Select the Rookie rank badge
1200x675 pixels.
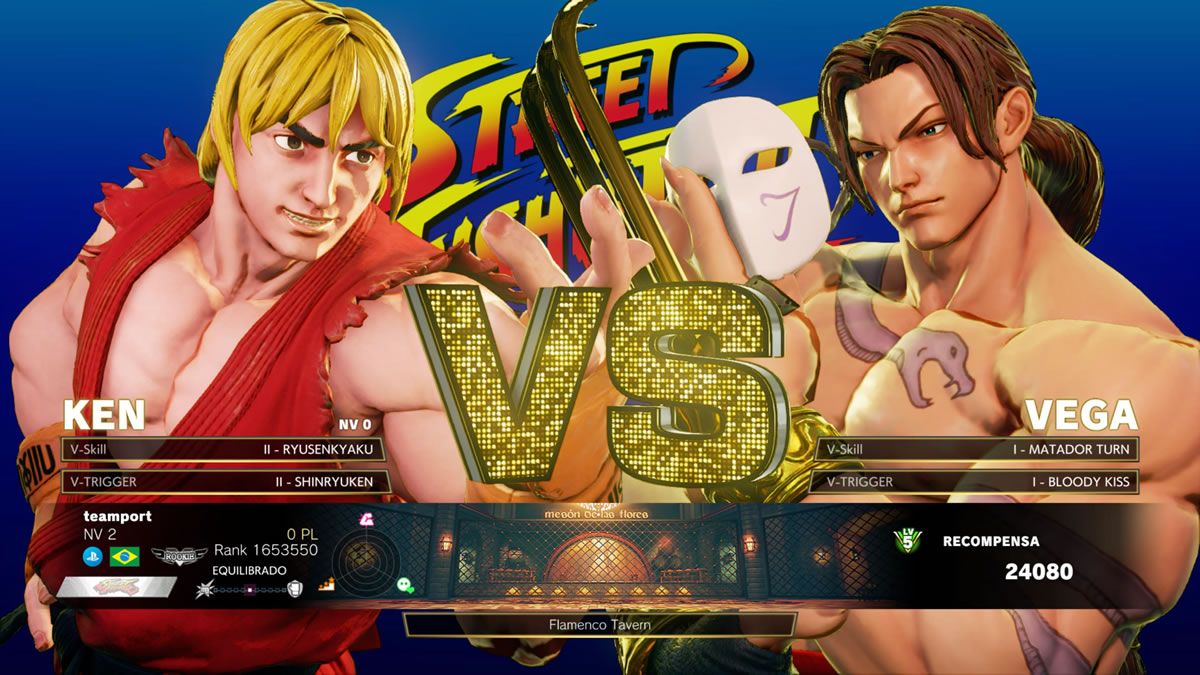(x=178, y=555)
